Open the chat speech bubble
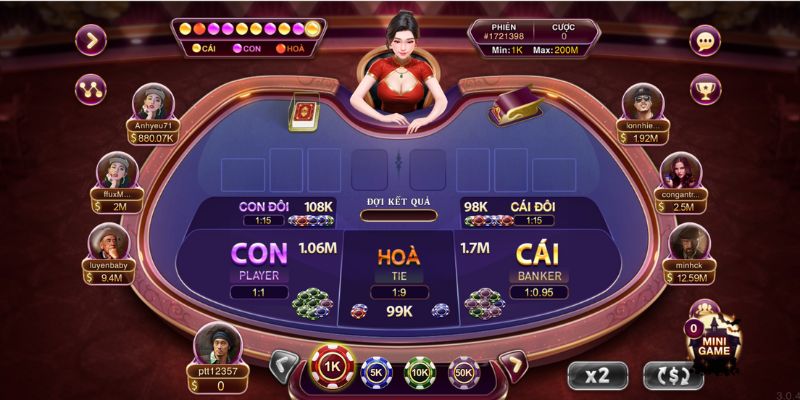 coord(707,42)
